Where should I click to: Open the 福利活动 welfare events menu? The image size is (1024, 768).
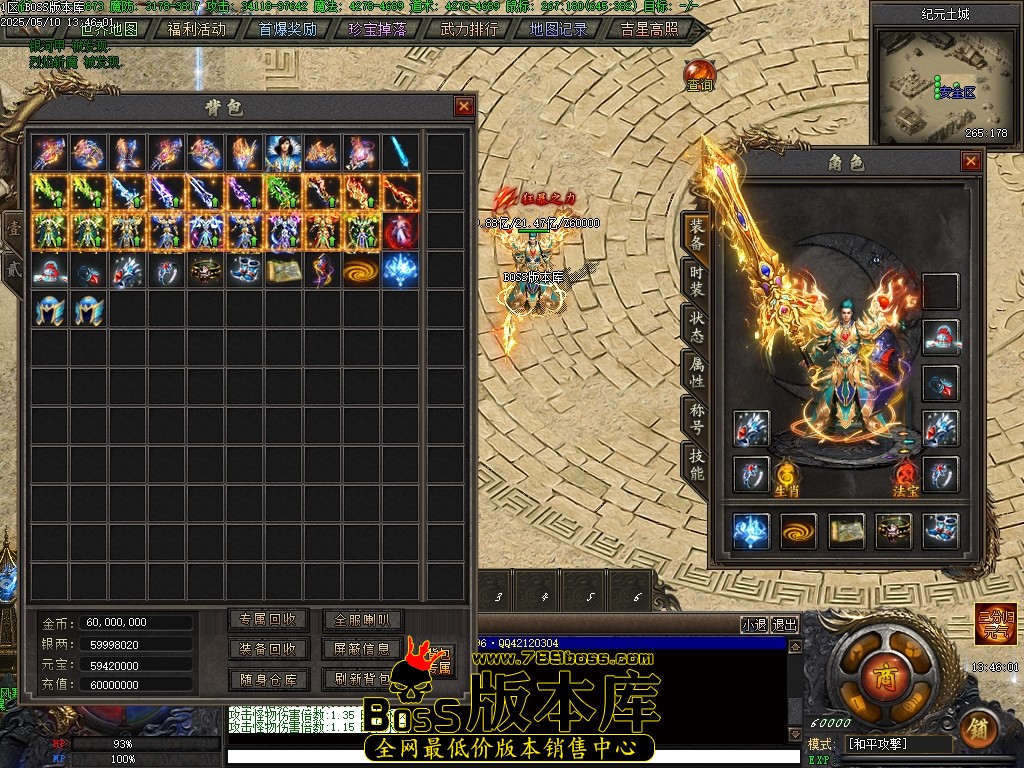coord(196,29)
